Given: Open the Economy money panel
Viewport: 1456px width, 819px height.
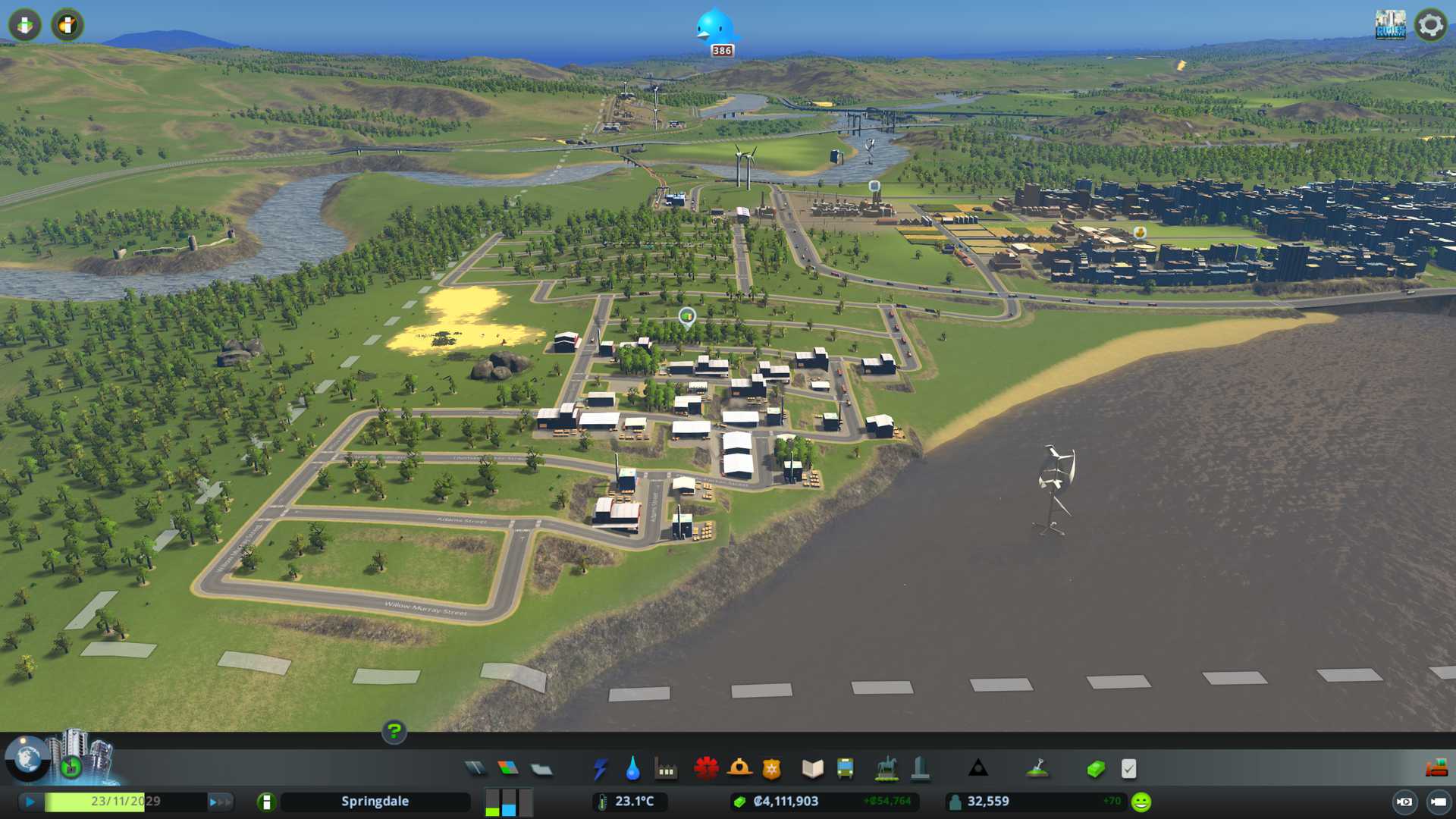Looking at the screenshot, I should click(x=1095, y=769).
